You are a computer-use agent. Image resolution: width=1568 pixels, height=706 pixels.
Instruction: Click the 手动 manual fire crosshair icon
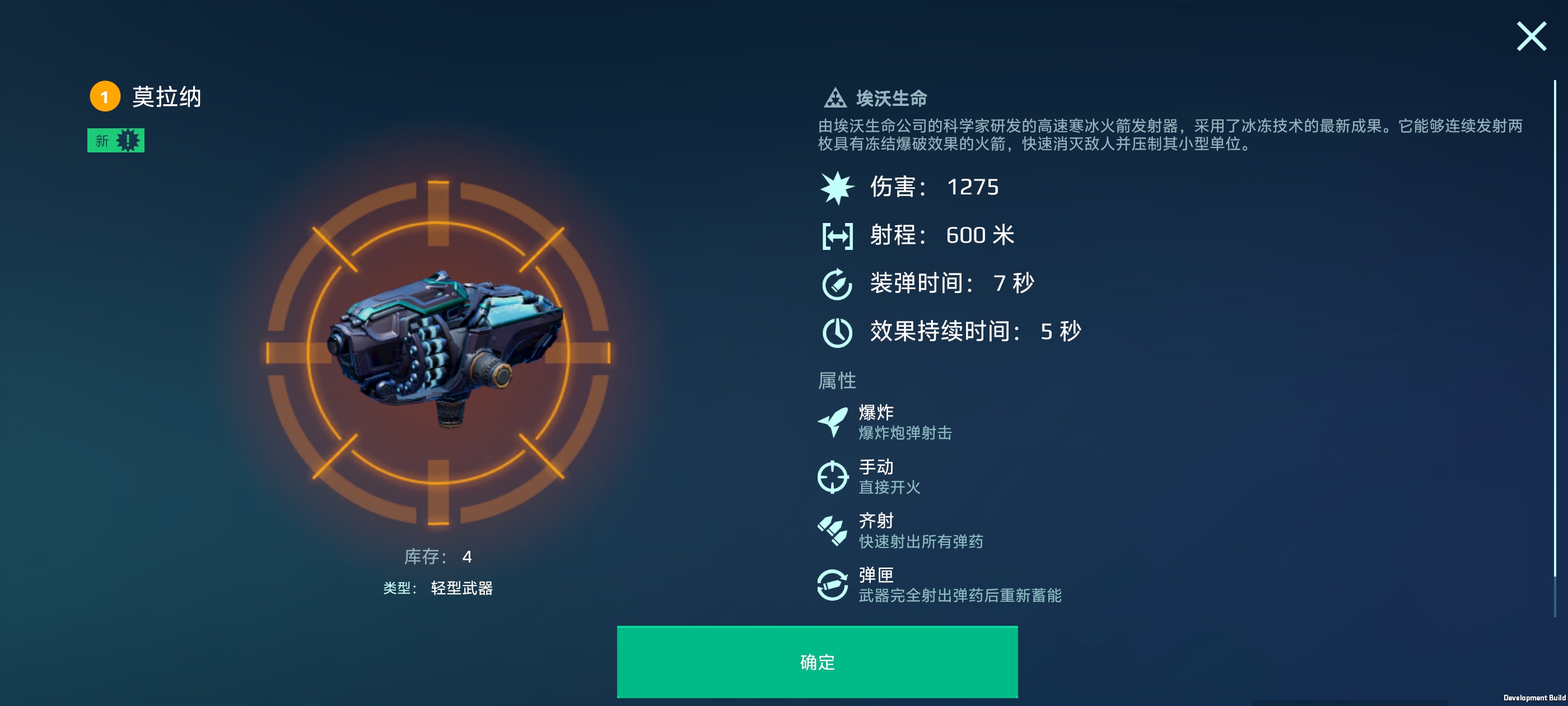click(834, 476)
